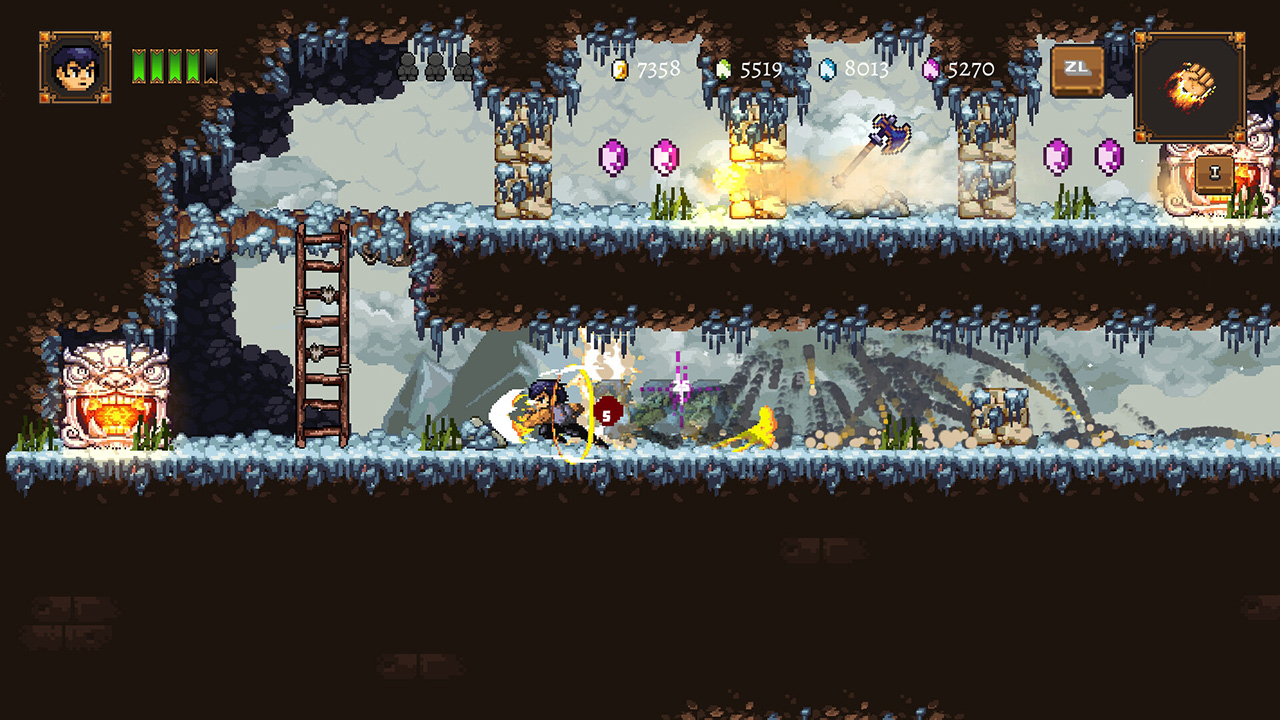Click the coin total reading 7358
1280x720 pixels.
click(x=657, y=69)
